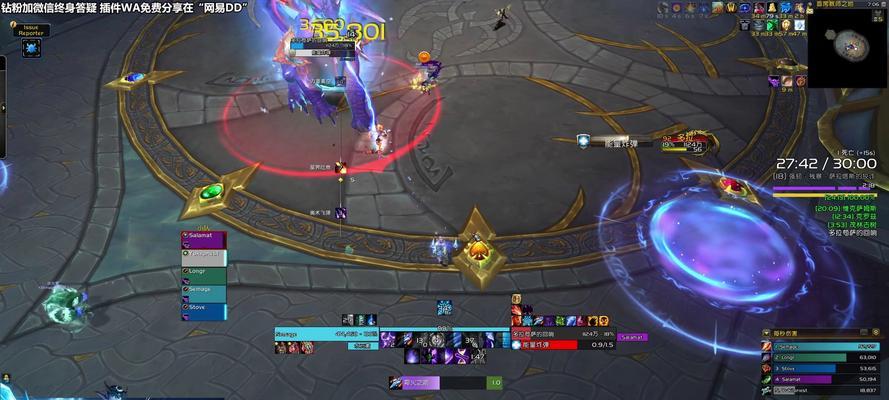
Task: Click the dungeon timer objective tracker
Action: (826, 163)
